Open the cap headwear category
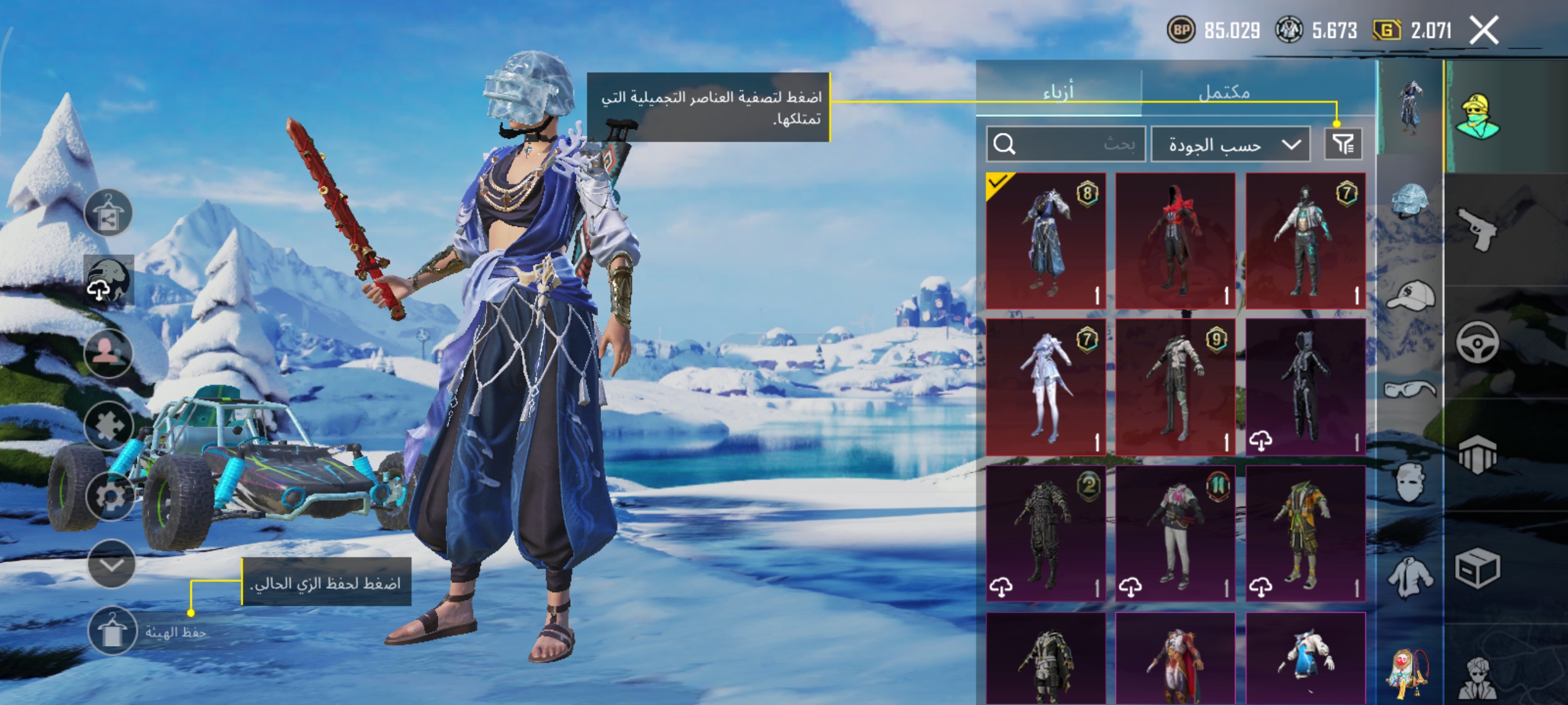1568x705 pixels. tap(1410, 296)
